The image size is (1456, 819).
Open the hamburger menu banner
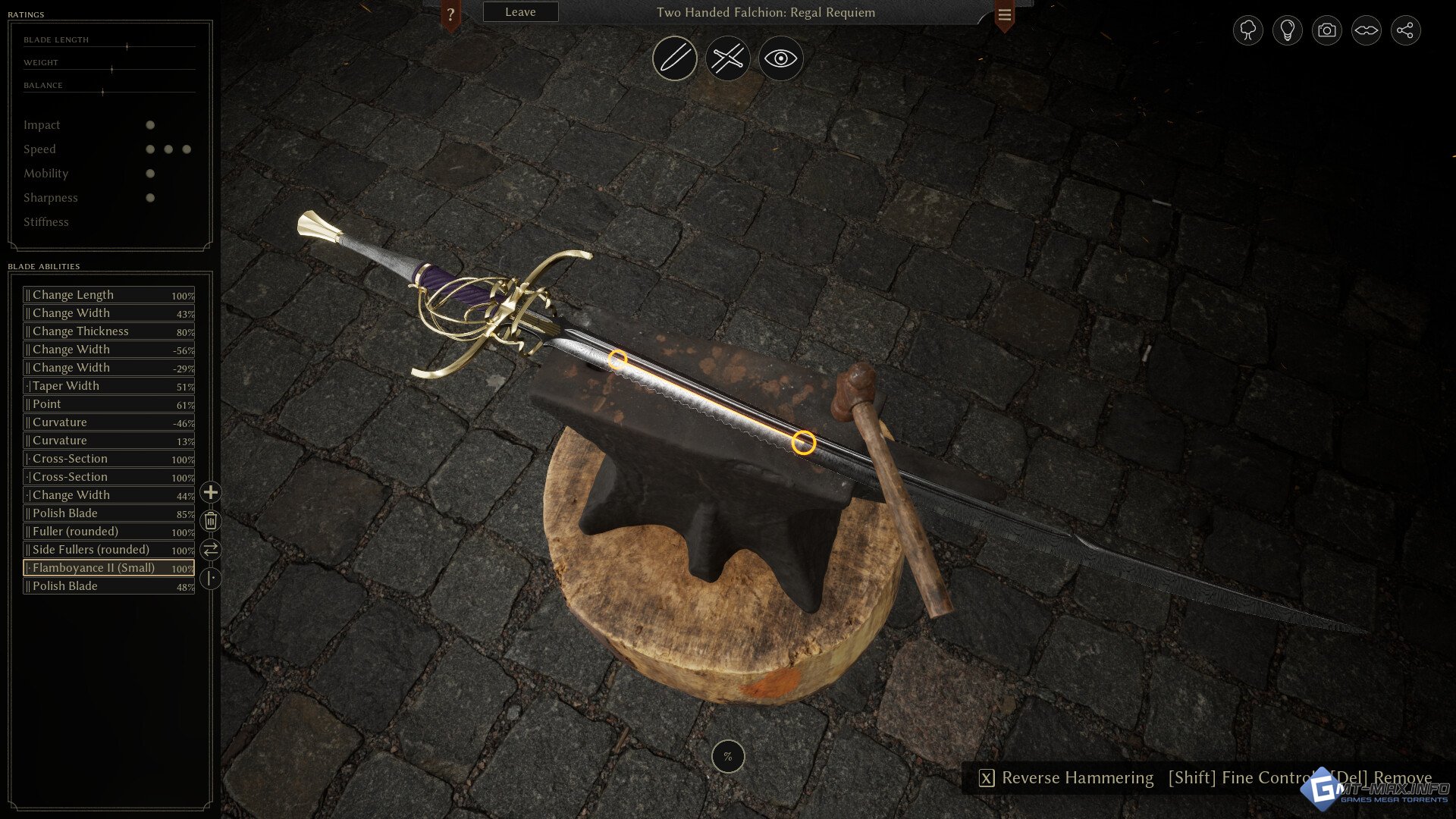pos(1004,14)
